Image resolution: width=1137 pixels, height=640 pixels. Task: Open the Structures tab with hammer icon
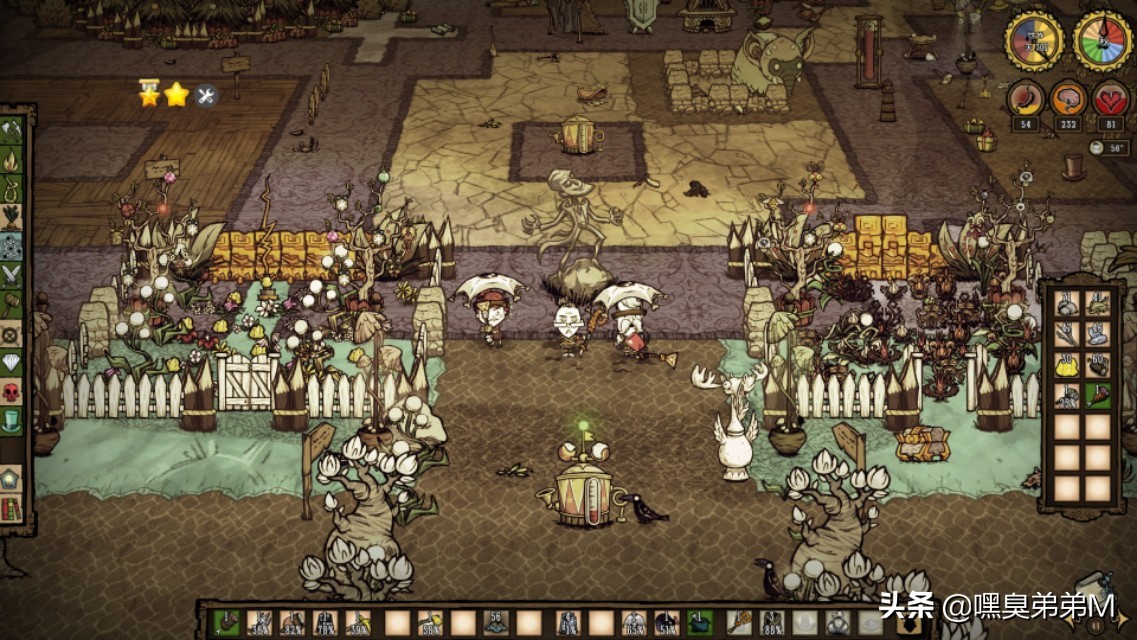[12, 304]
